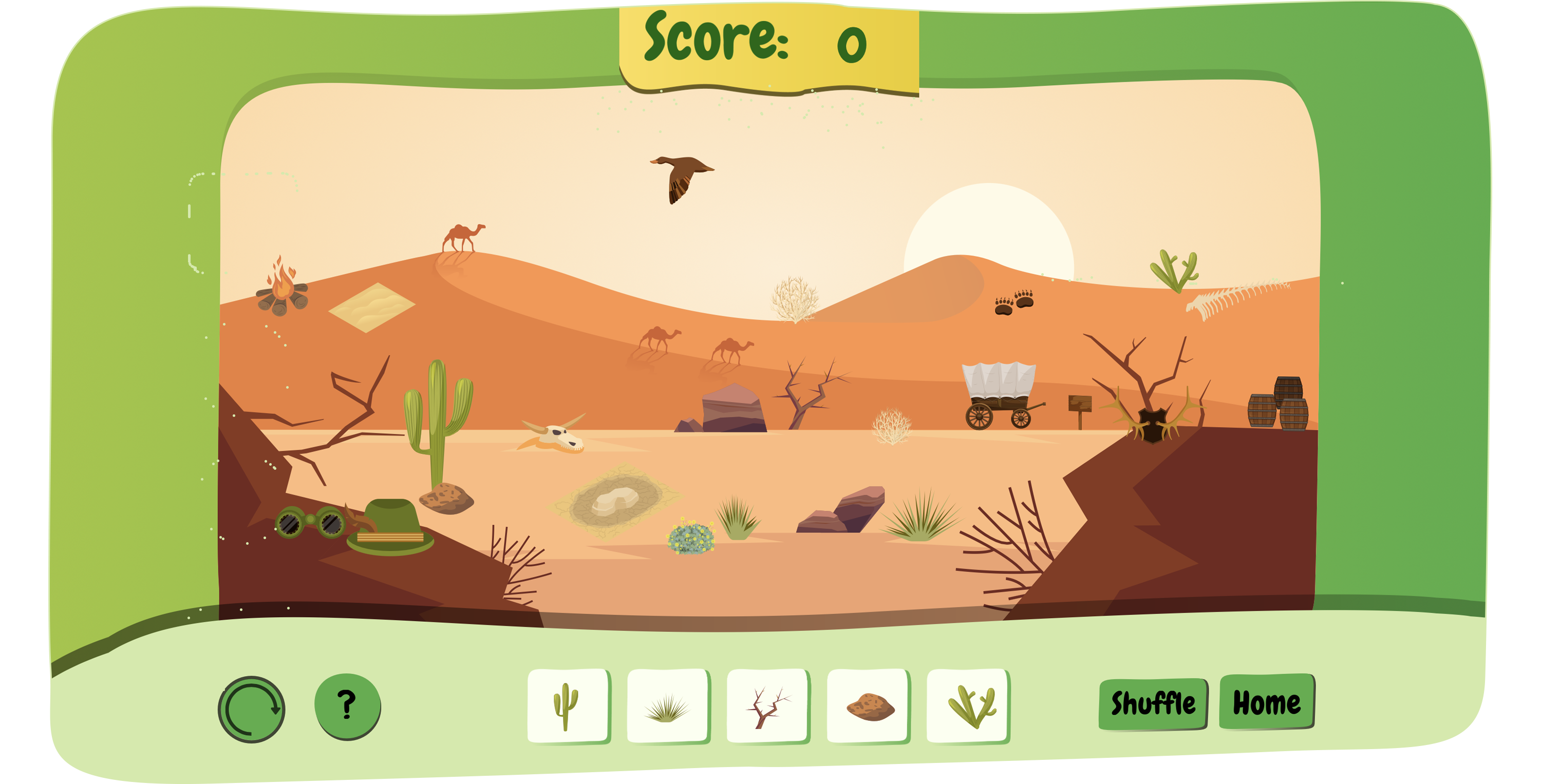The image size is (1541, 784).
Task: Open the question mark hint button
Action: pyautogui.click(x=347, y=705)
